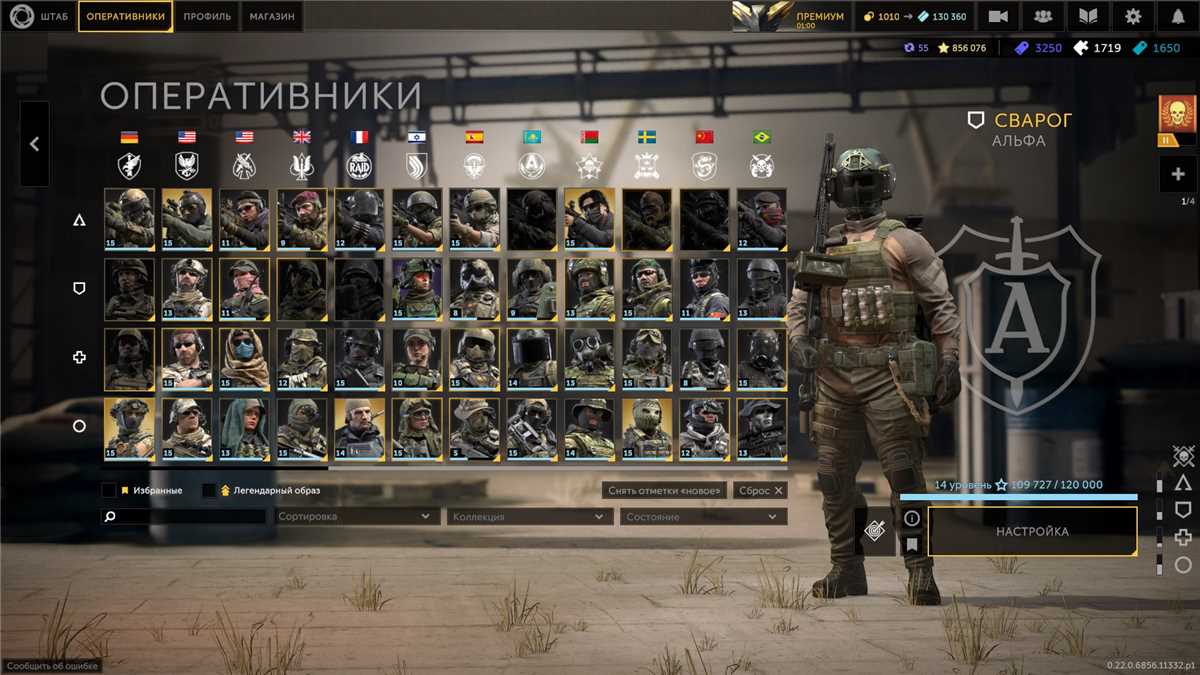
Task: Open the Штаб headquarters tab
Action: click(x=40, y=16)
